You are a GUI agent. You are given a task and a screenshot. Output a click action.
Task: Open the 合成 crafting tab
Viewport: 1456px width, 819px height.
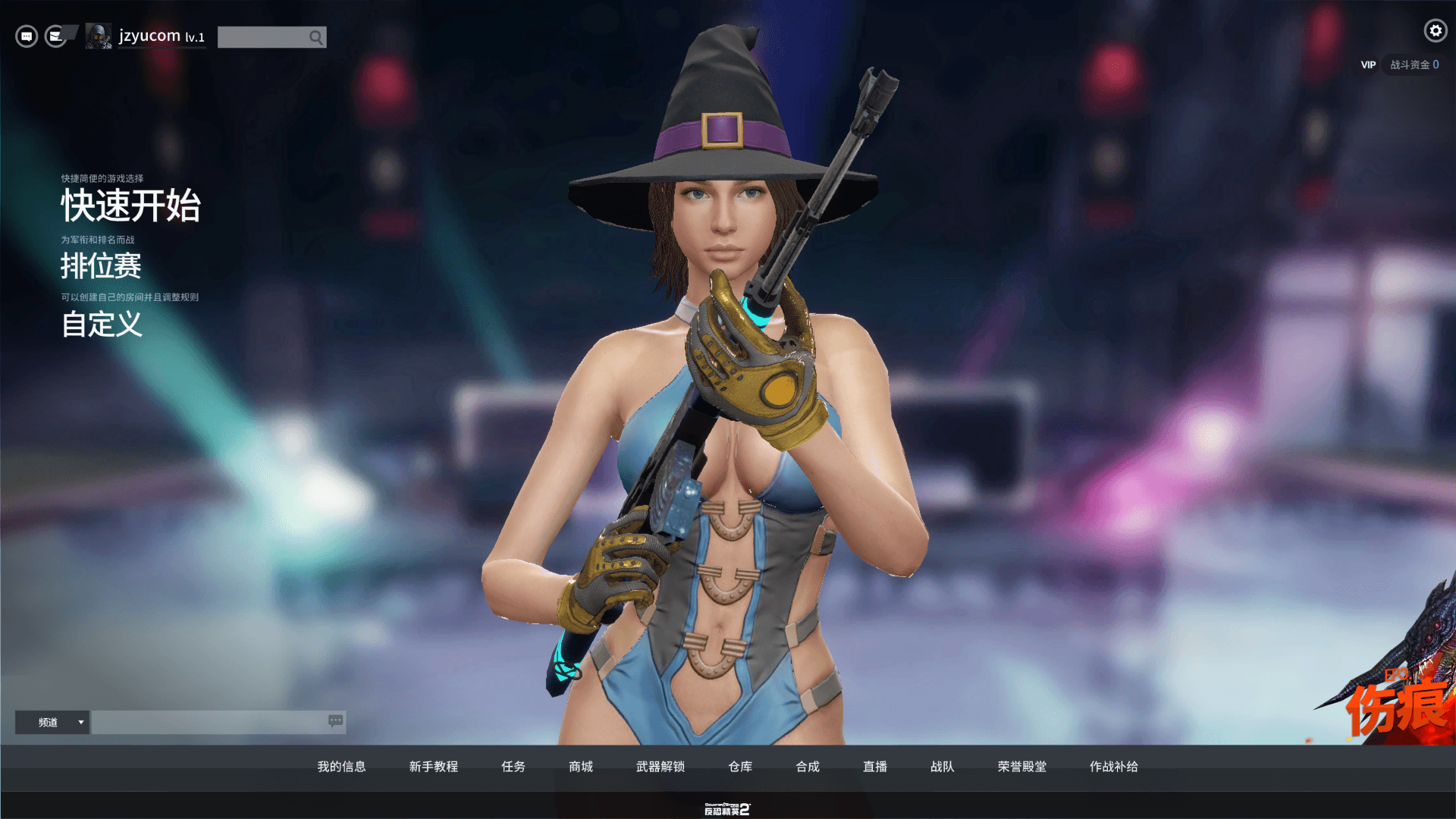coord(808,767)
